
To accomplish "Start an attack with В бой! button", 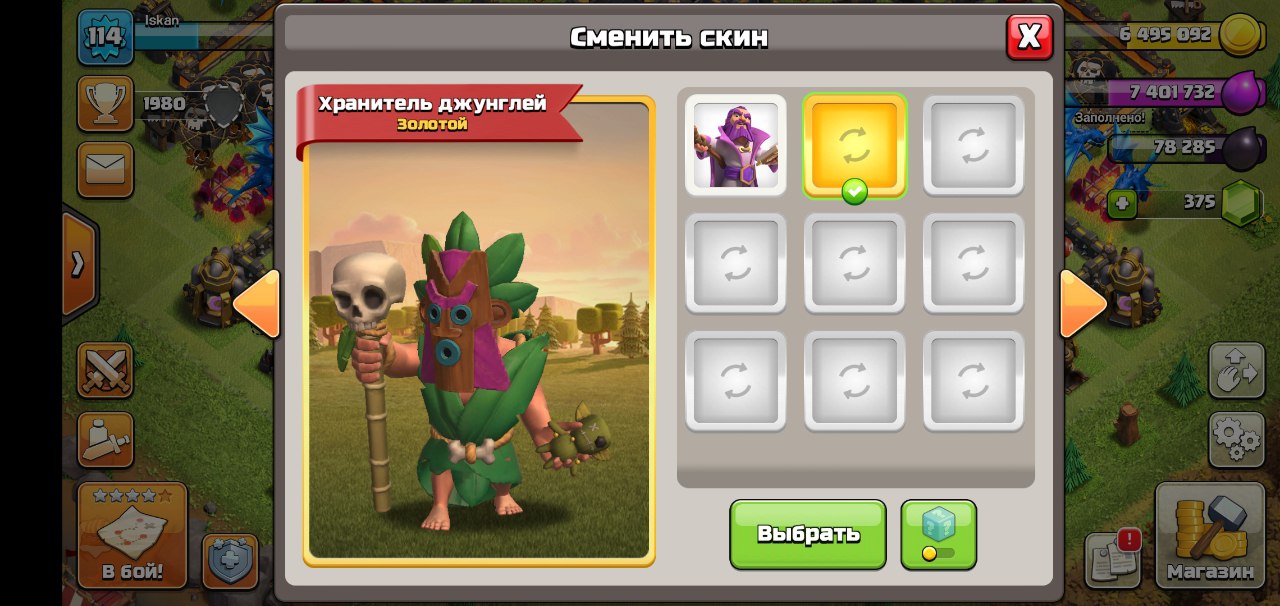I will coord(132,536).
